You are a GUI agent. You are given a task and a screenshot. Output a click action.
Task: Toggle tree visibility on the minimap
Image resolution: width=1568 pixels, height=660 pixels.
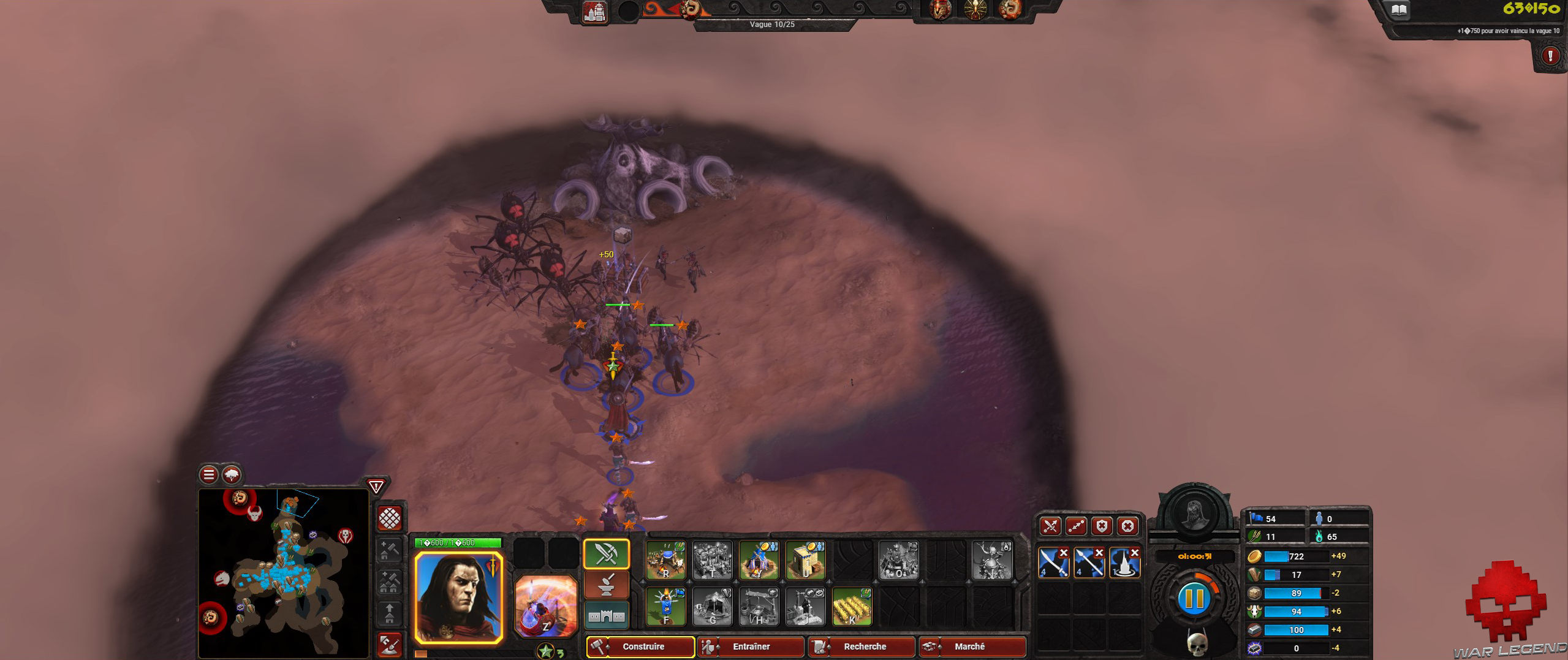[x=230, y=474]
